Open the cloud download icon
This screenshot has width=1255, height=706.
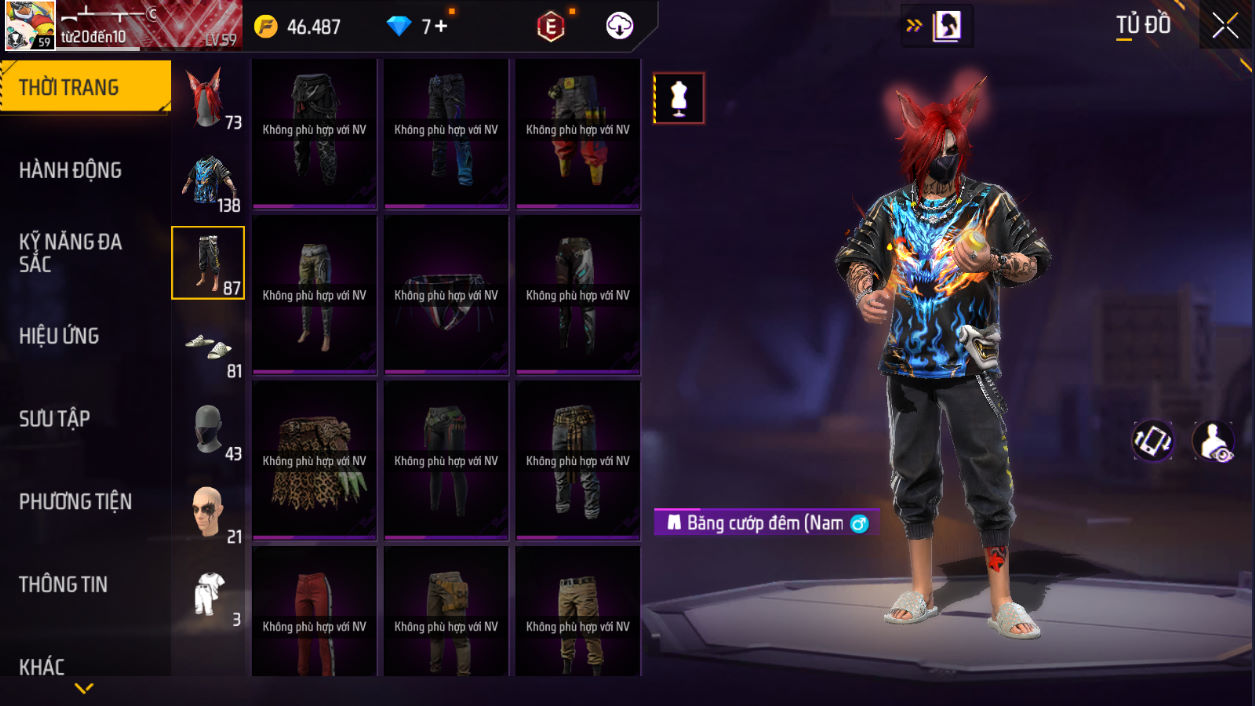[x=619, y=27]
